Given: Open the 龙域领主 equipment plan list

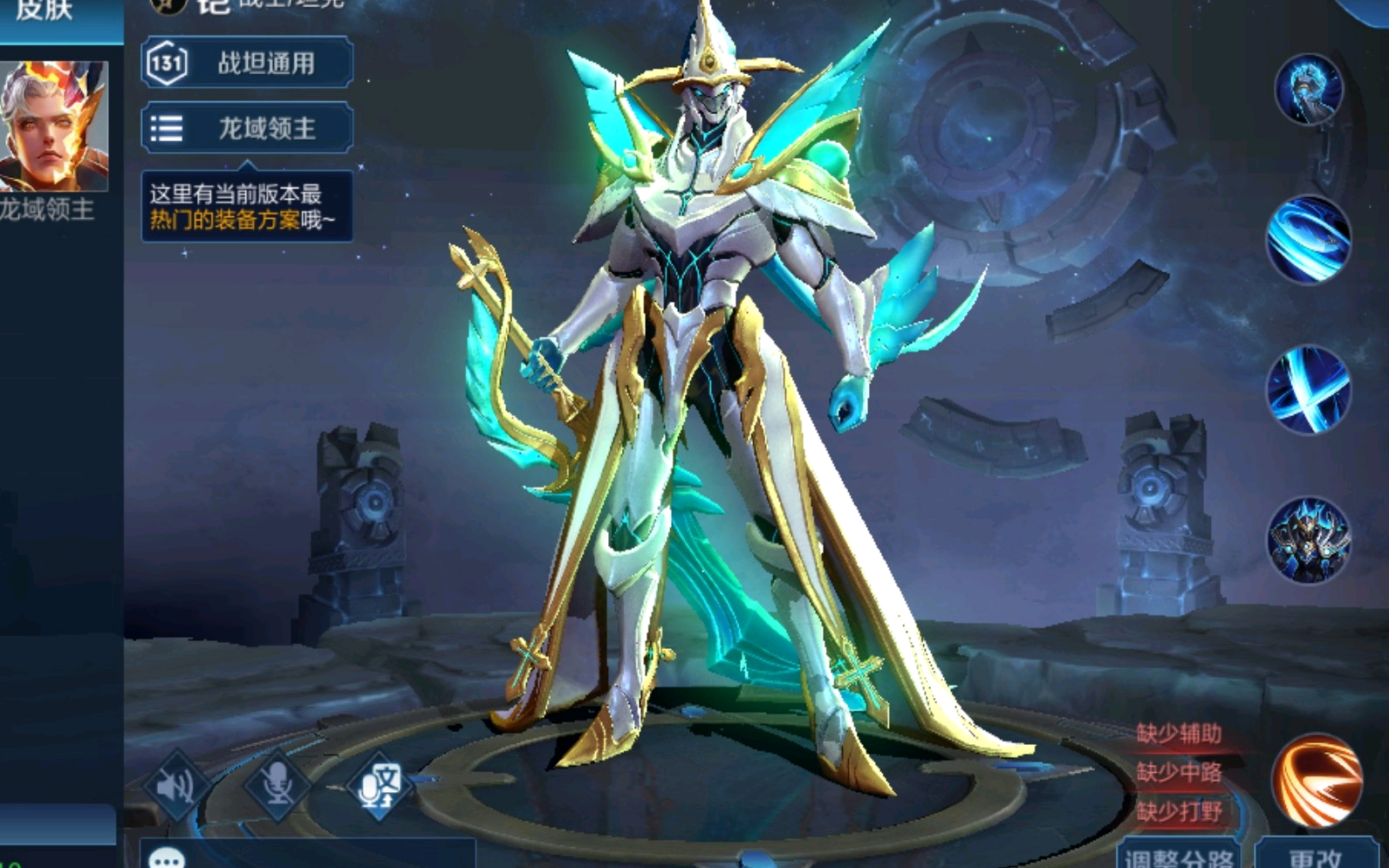Looking at the screenshot, I should (248, 128).
